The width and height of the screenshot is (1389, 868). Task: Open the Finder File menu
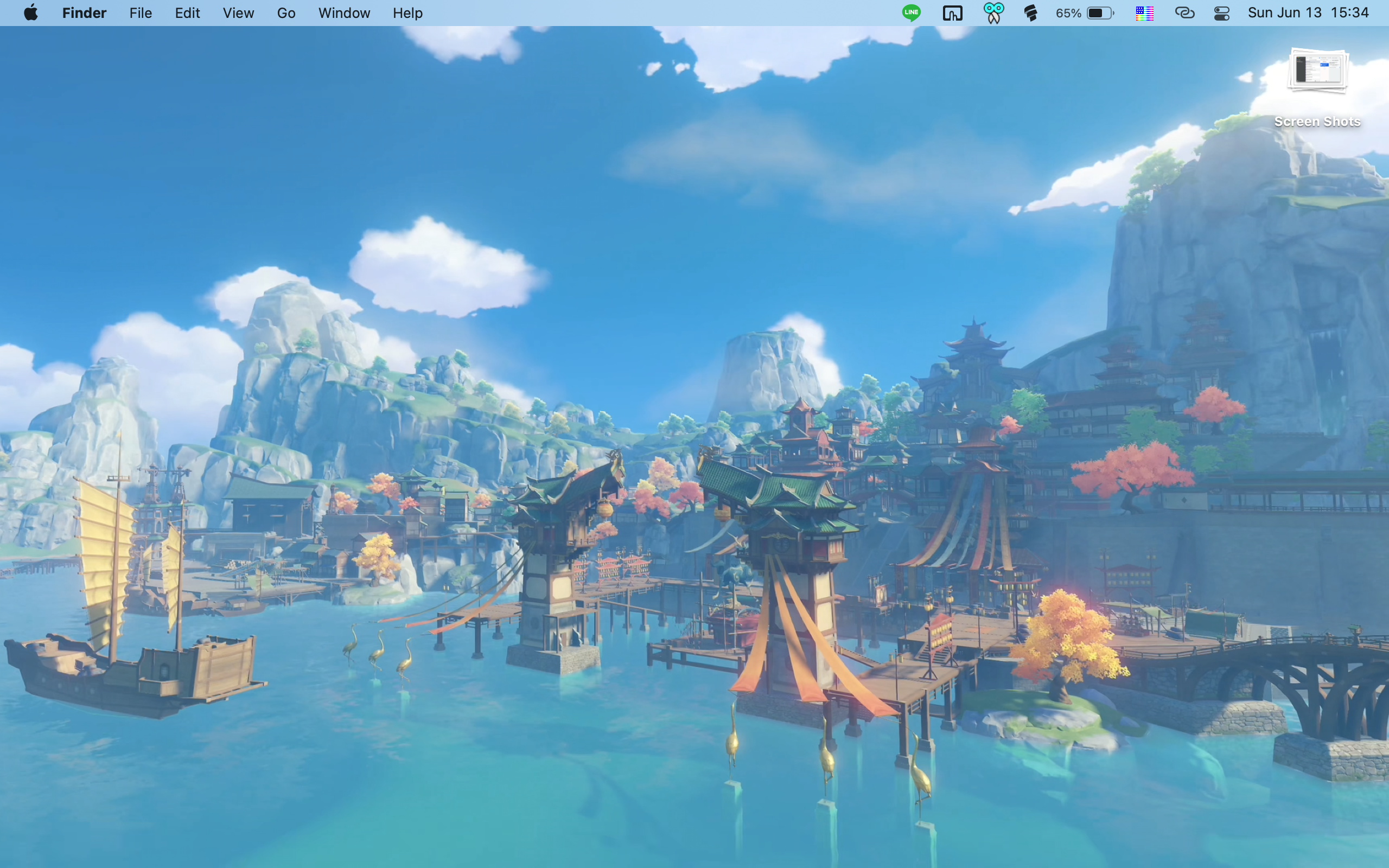point(141,12)
